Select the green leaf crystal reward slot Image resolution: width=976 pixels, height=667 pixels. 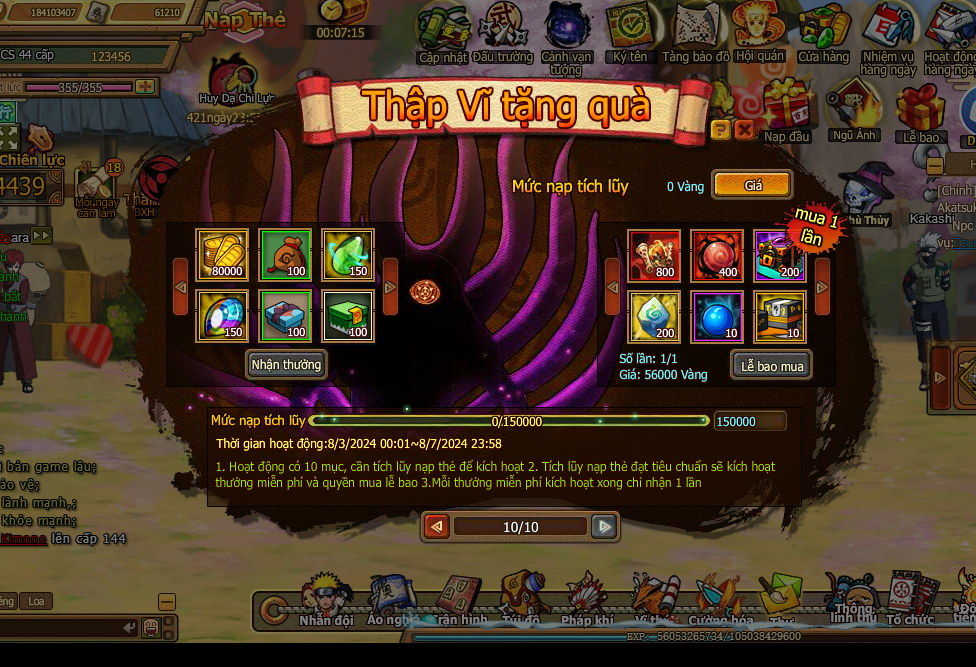[348, 255]
